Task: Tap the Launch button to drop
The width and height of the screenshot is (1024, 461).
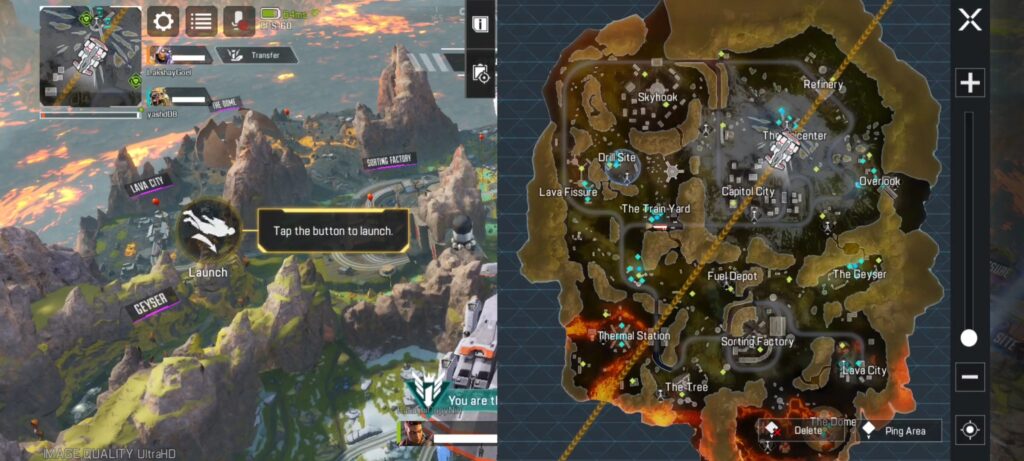Action: pyautogui.click(x=208, y=232)
